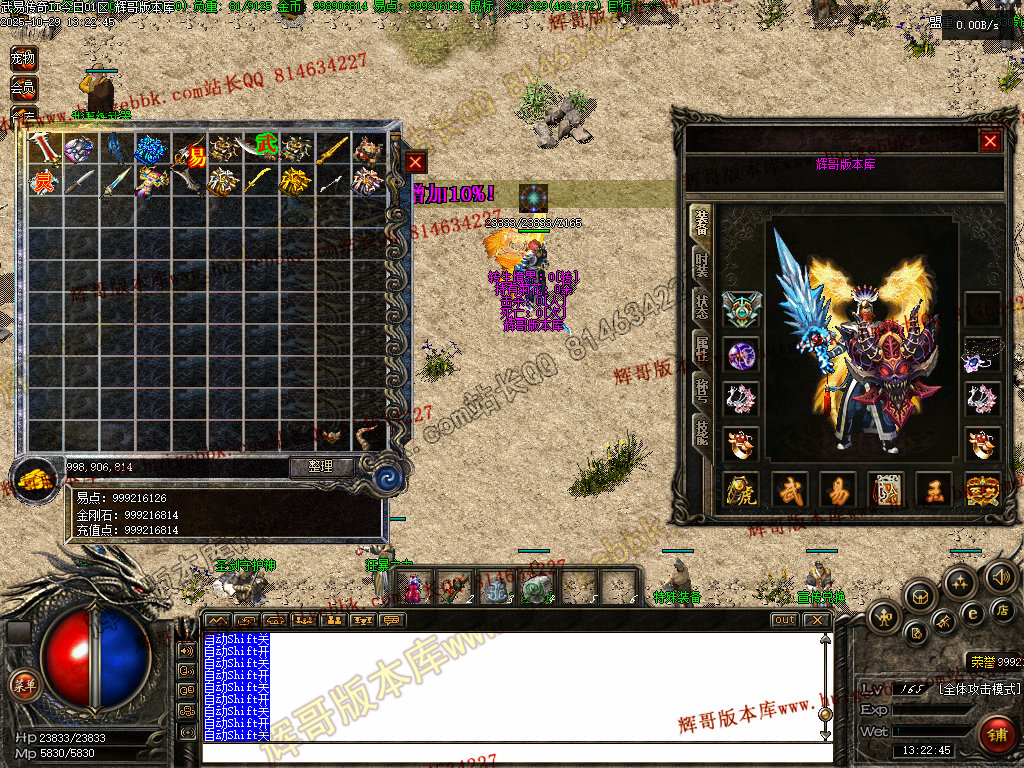Select the purple orb equipment slot
The image size is (1024, 768).
[x=742, y=354]
